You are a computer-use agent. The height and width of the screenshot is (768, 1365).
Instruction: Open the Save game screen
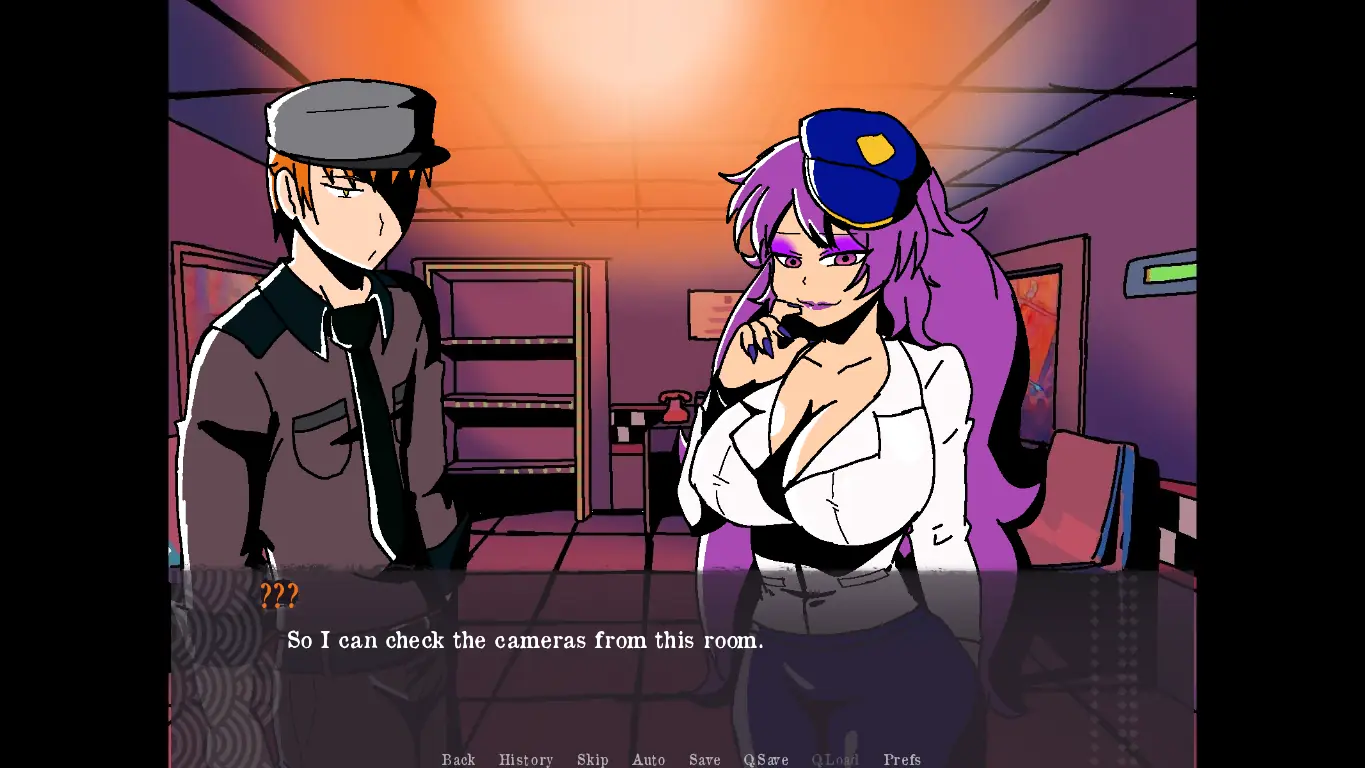[704, 760]
